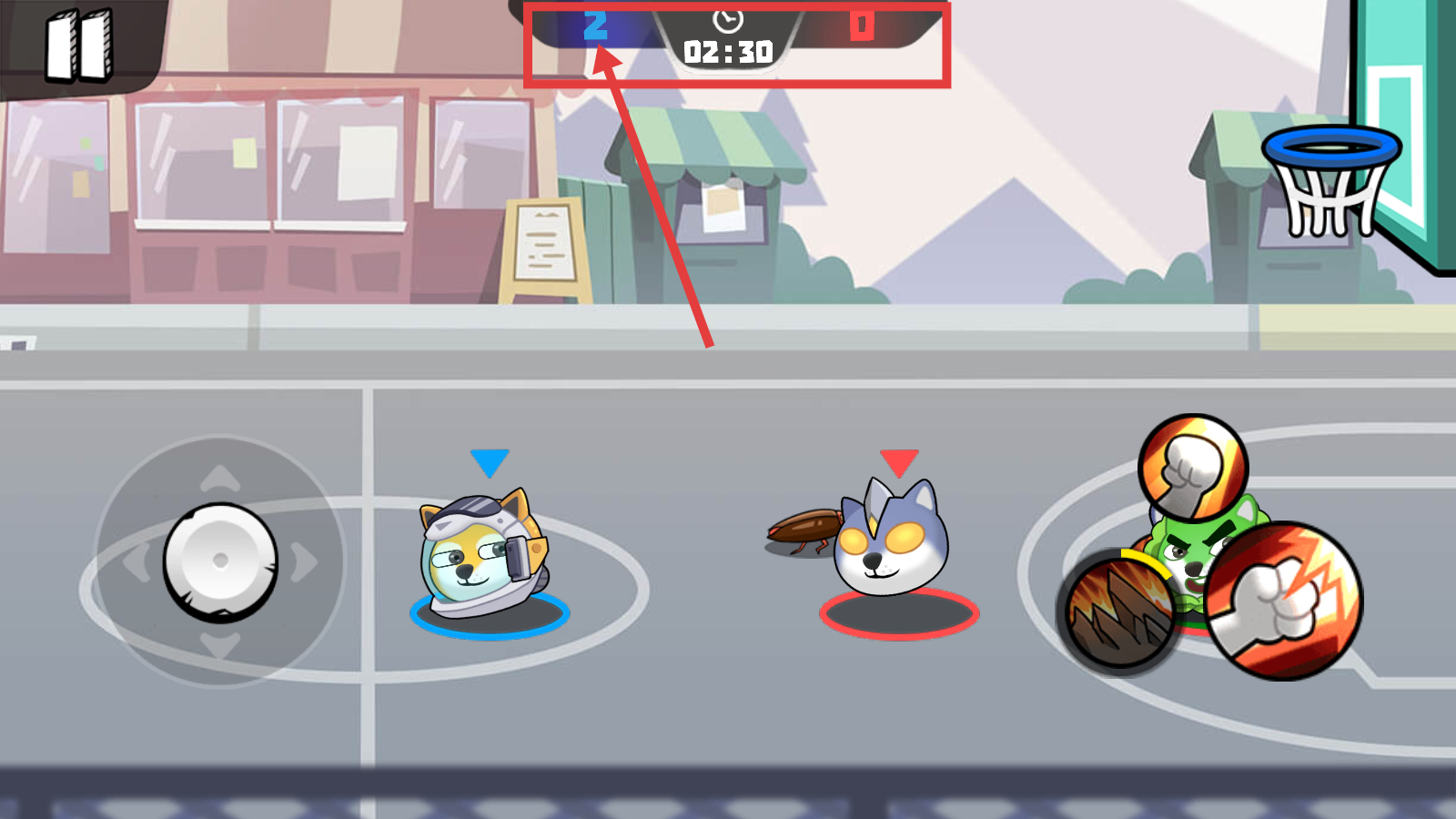Trigger the rock spikes skill on cooldown
The width and height of the screenshot is (1456, 819).
1118,612
